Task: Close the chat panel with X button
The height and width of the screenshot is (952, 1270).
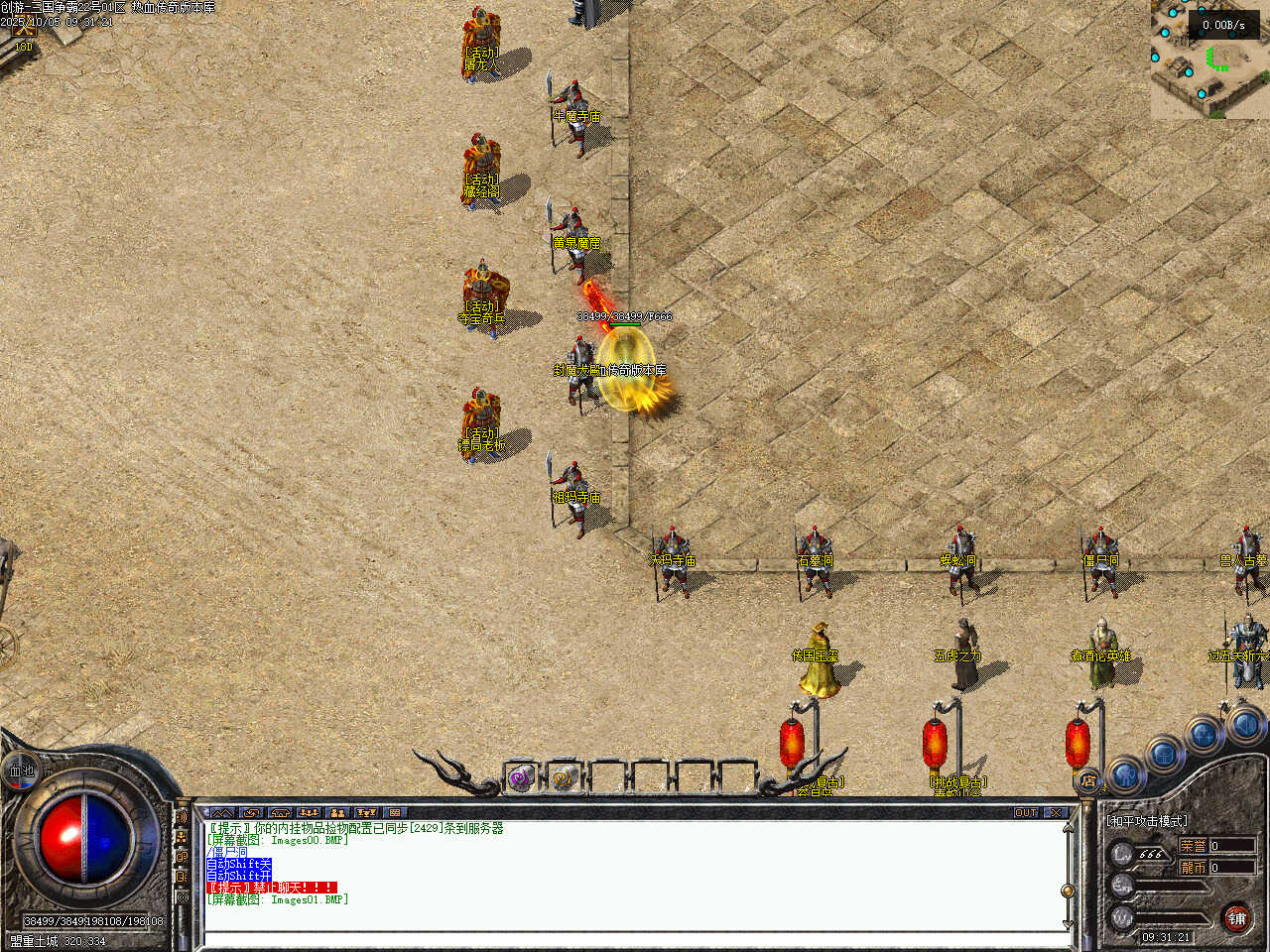Action: [x=1056, y=812]
